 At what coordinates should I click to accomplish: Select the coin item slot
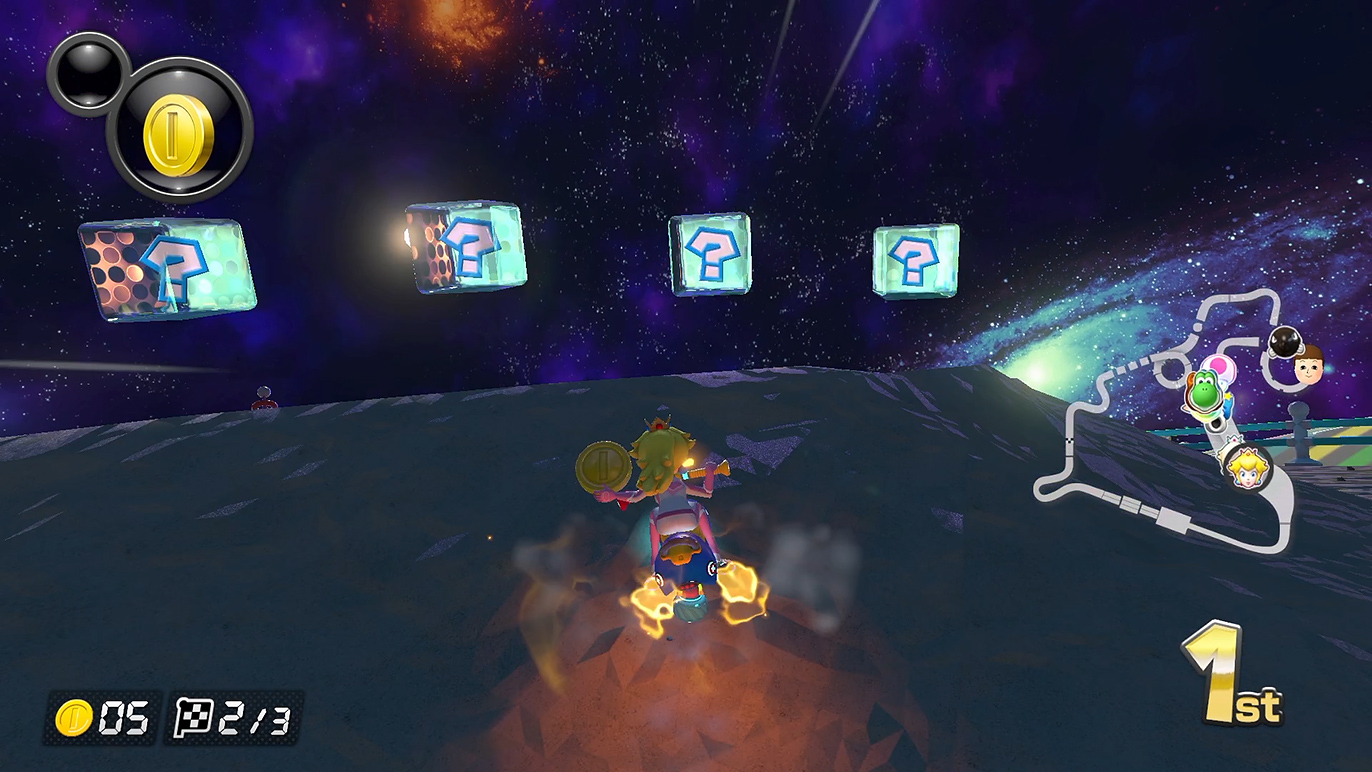pyautogui.click(x=179, y=131)
